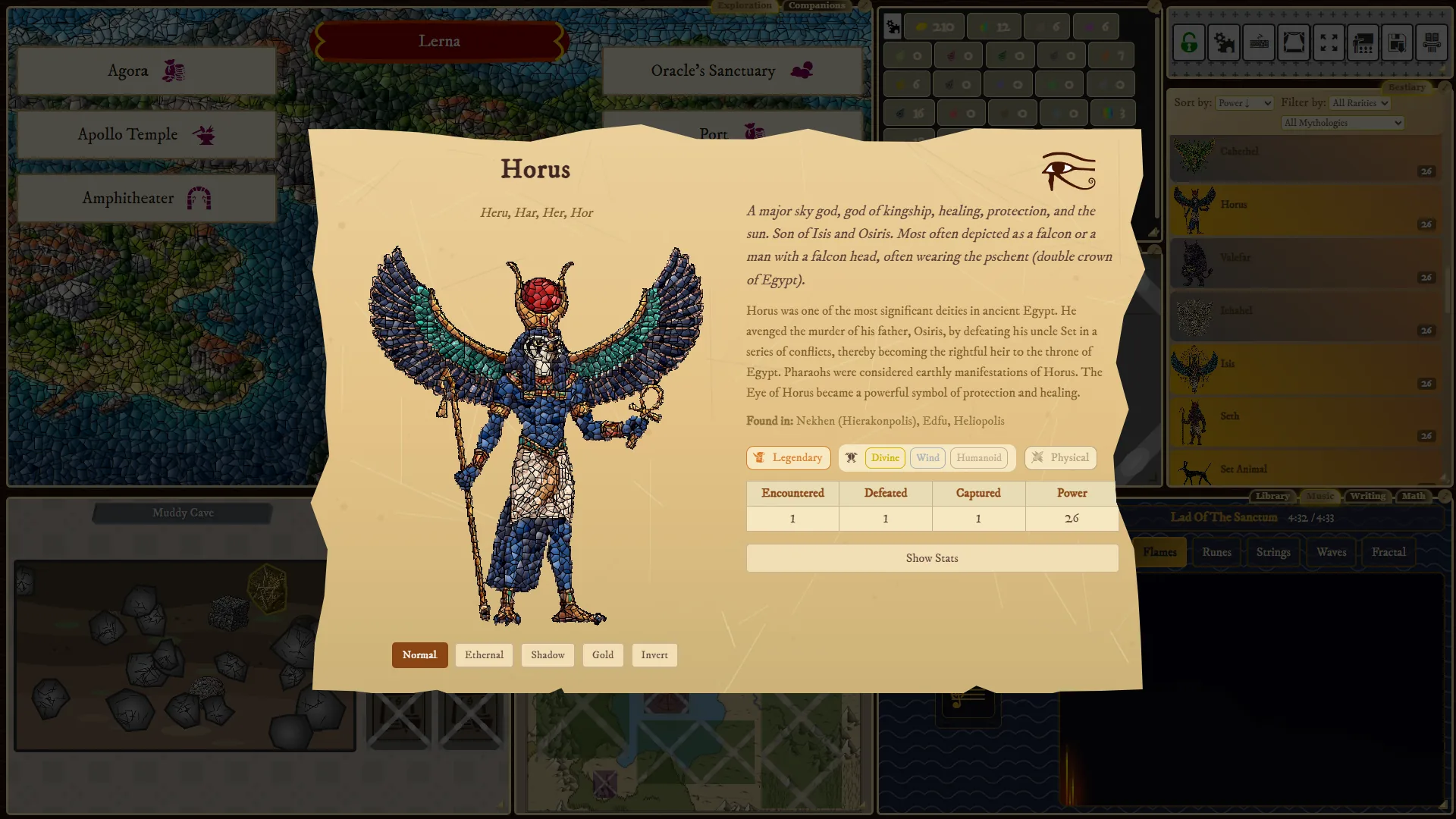1456x819 pixels.
Task: Switch Horus artwork to Gold style
Action: click(603, 654)
